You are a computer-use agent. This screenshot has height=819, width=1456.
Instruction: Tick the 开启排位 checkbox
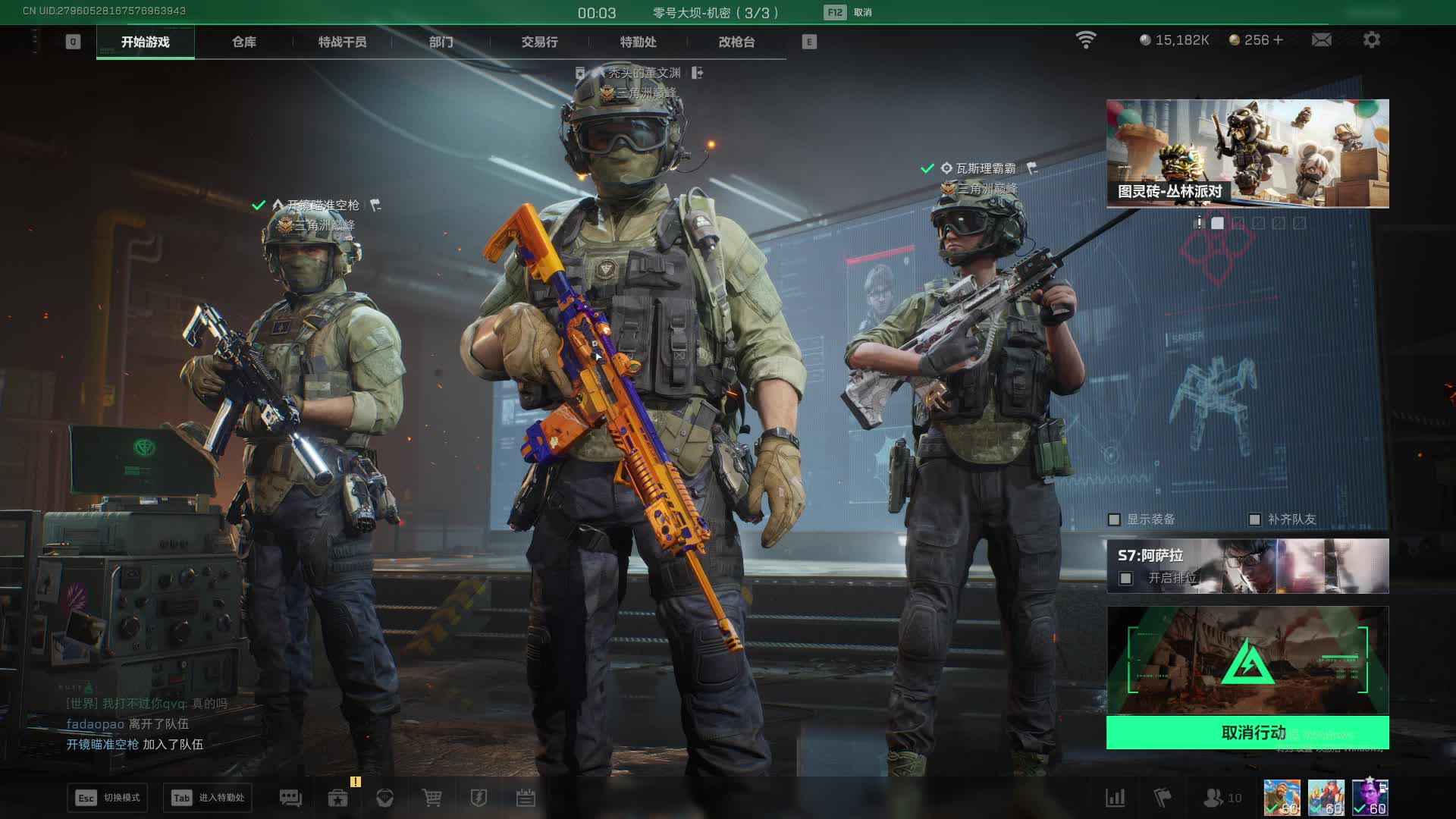click(1126, 579)
